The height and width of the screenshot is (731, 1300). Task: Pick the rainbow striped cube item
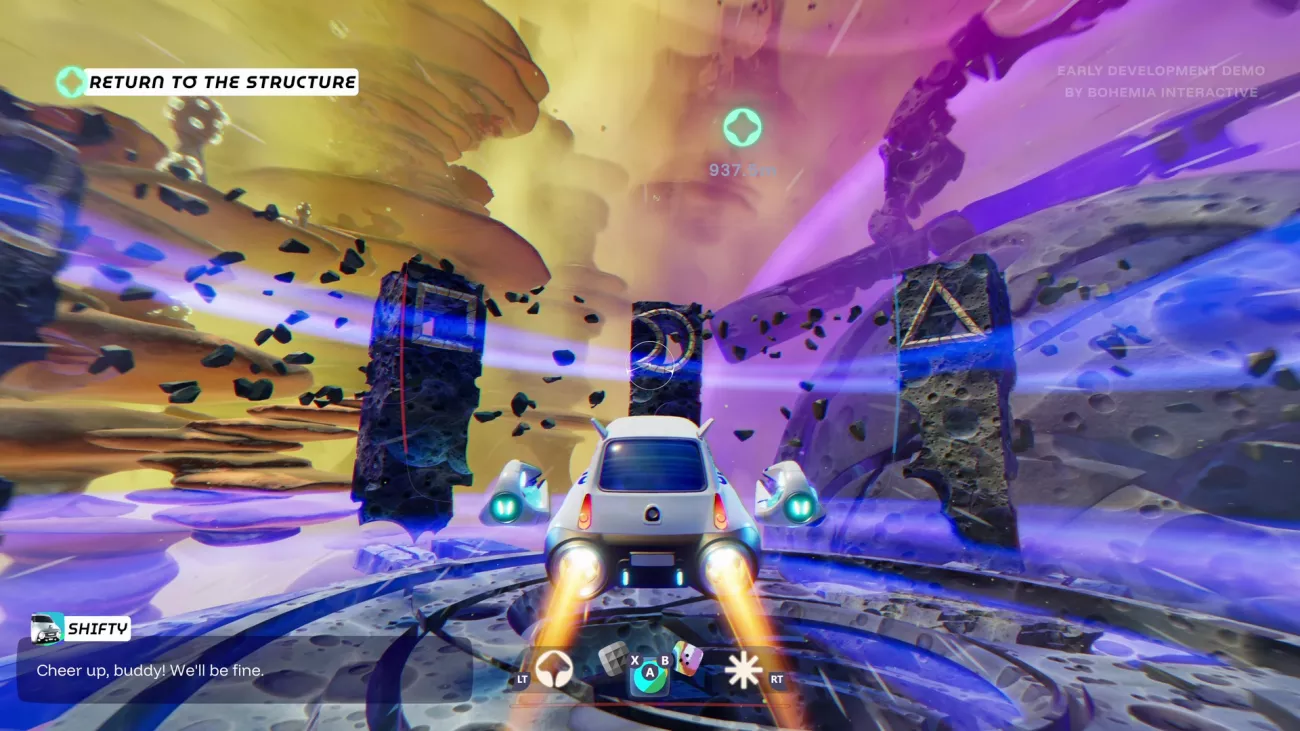(687, 657)
